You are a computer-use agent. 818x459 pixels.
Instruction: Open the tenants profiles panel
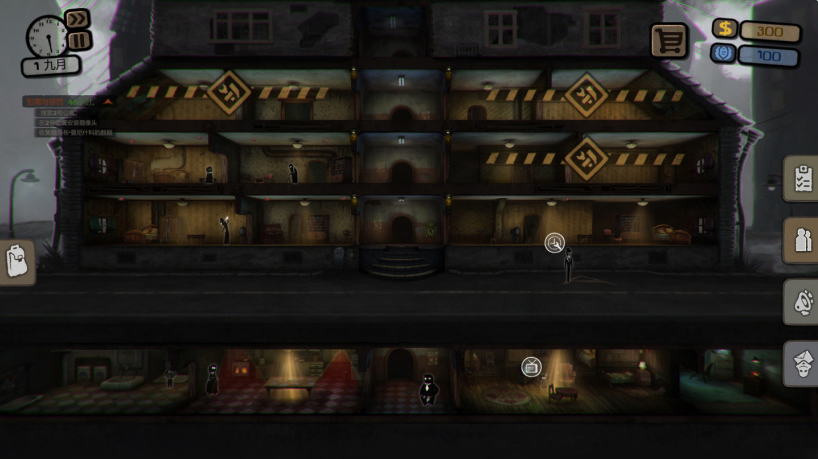click(802, 240)
